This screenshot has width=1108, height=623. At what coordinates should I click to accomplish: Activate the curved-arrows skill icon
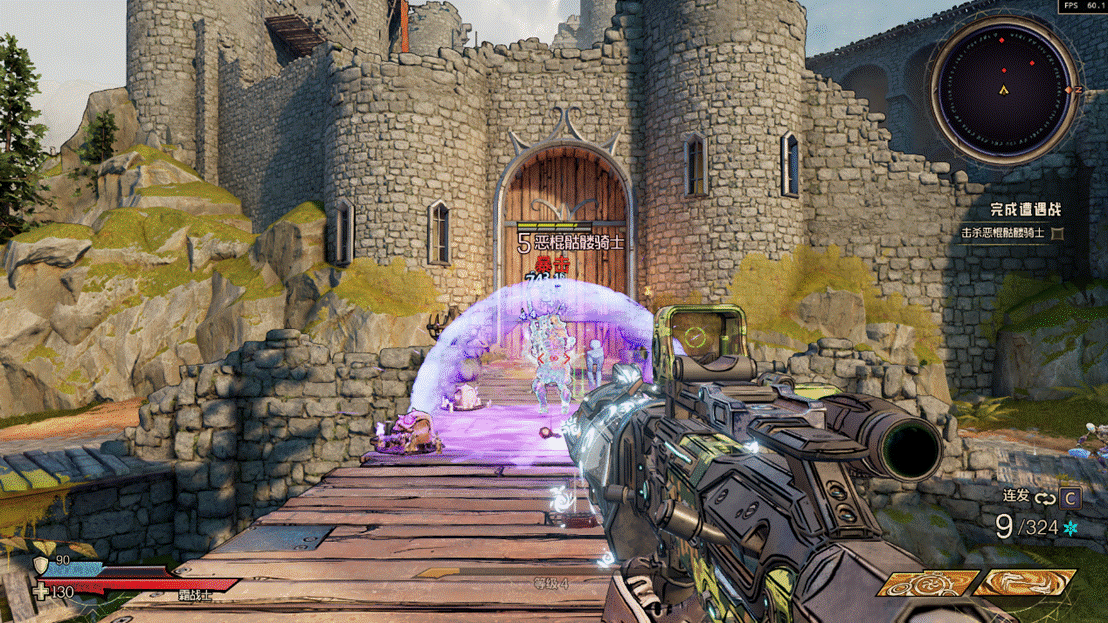click(x=1024, y=581)
